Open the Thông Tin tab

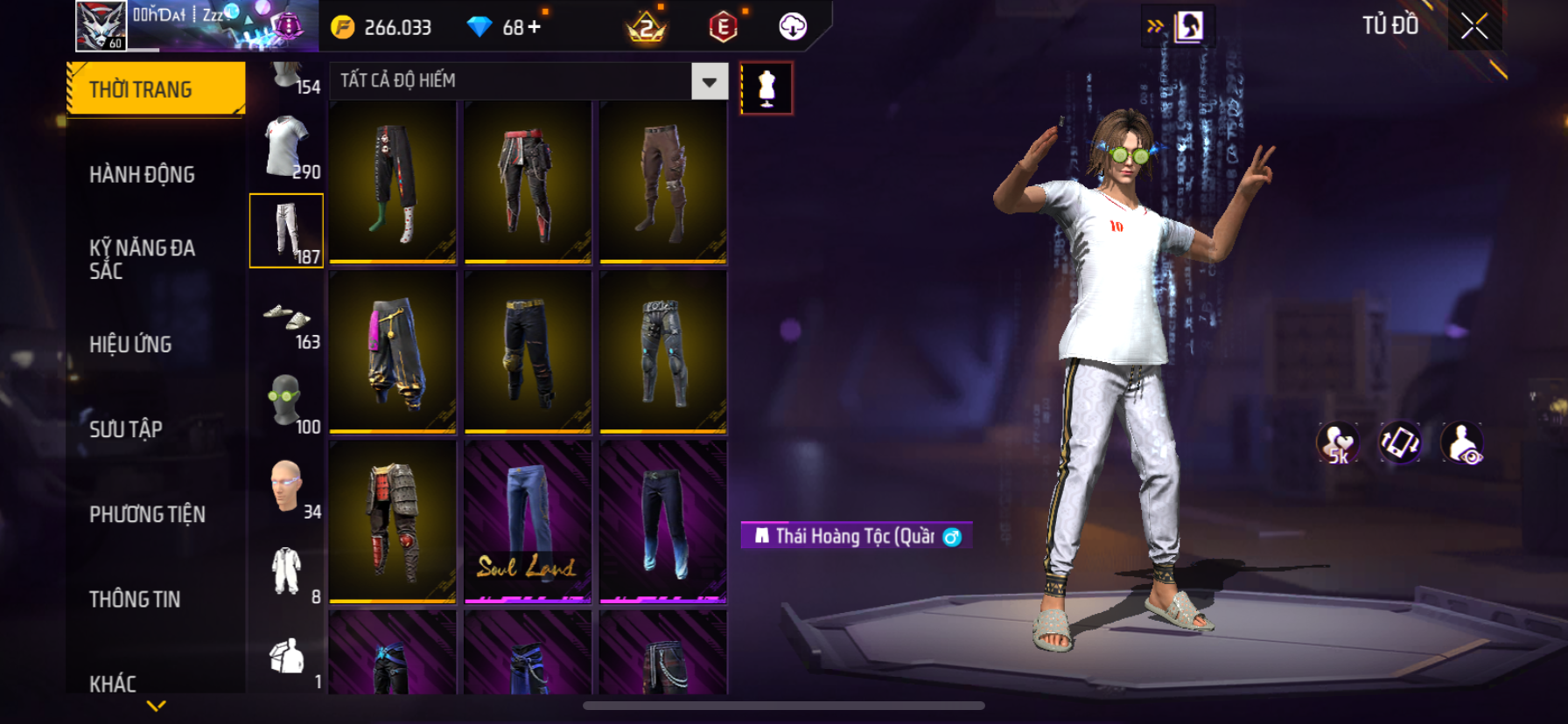(x=135, y=599)
